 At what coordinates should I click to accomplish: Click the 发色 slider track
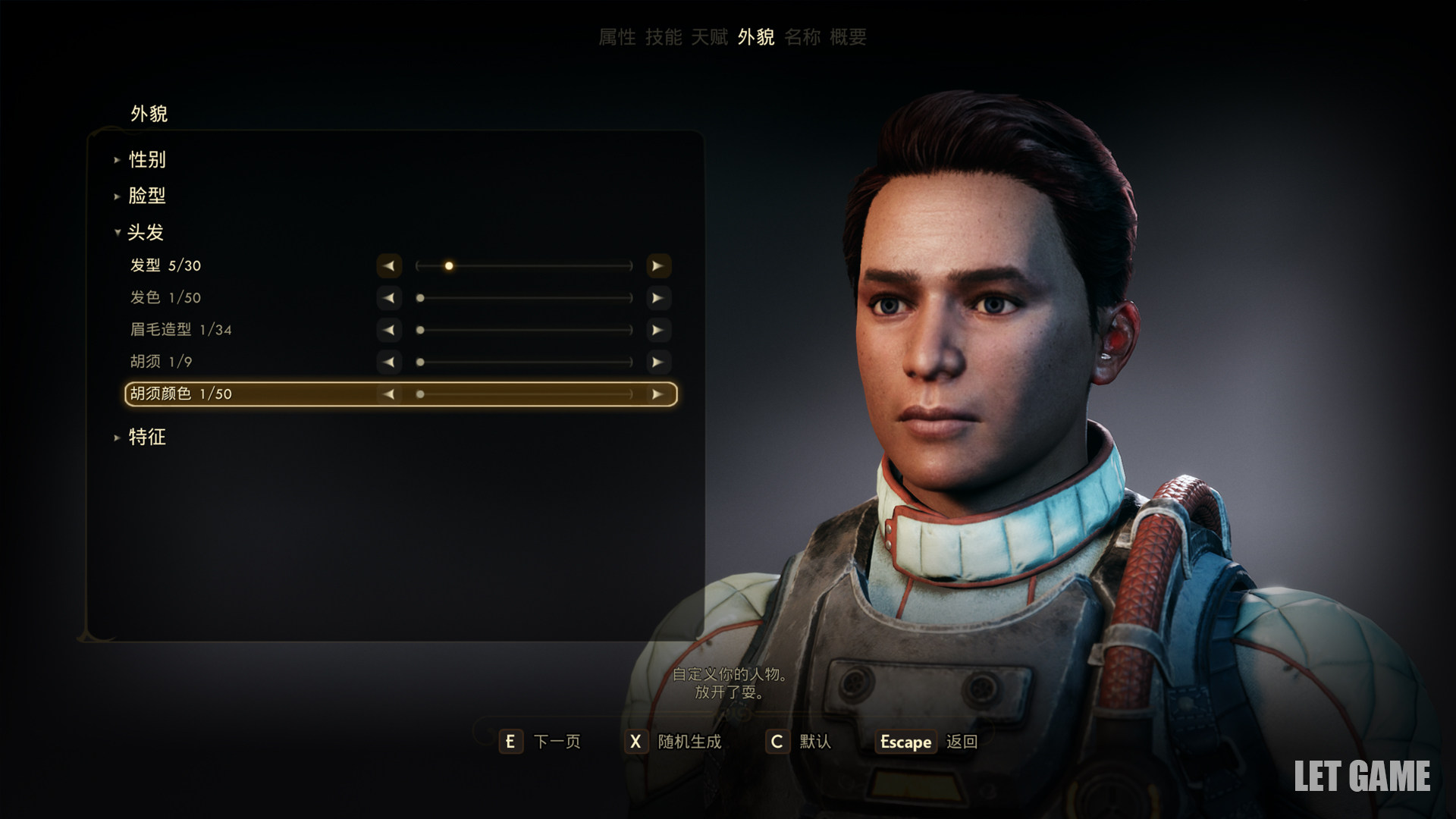pyautogui.click(x=524, y=298)
